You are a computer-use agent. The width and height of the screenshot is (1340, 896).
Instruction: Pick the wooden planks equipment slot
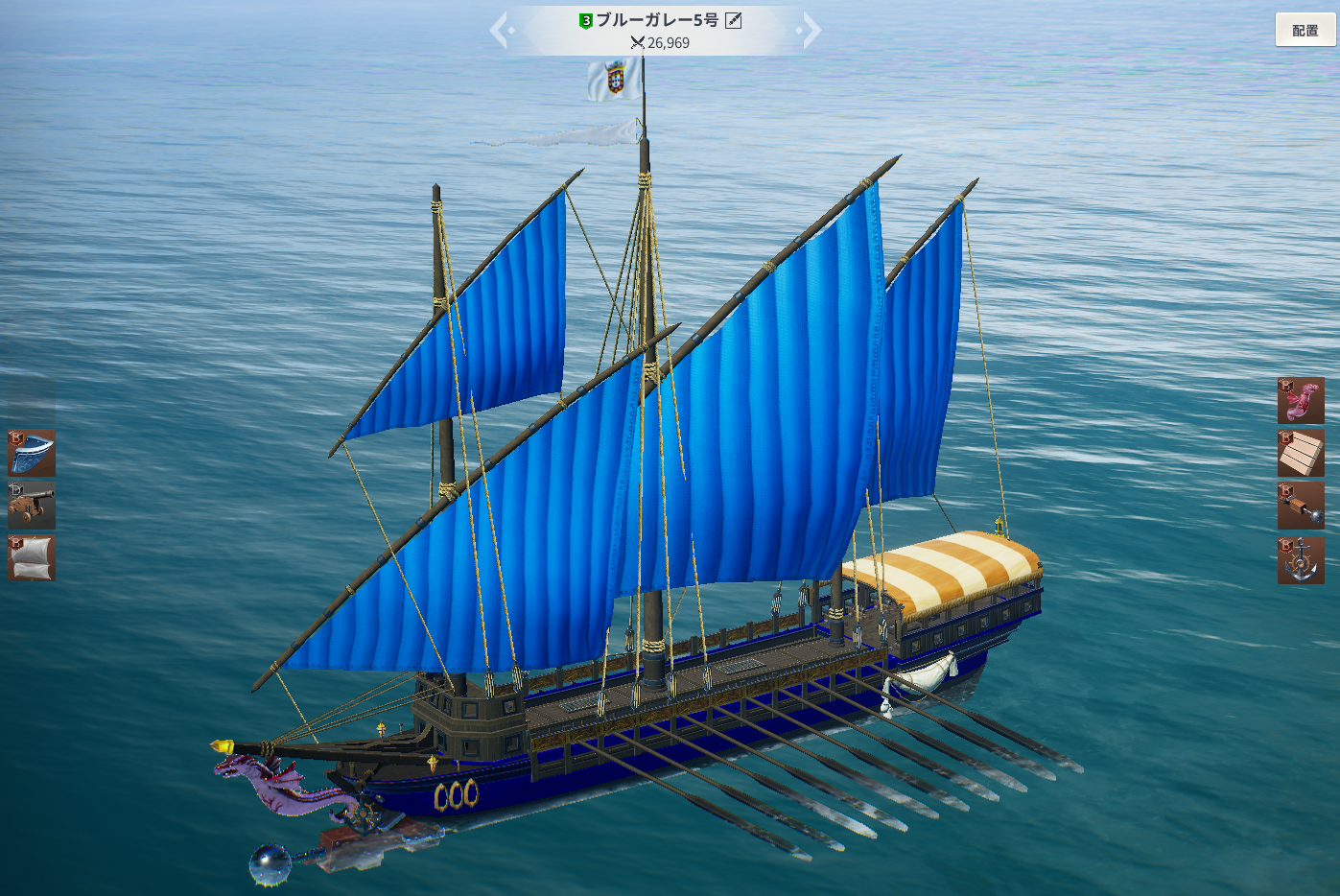coord(1301,453)
